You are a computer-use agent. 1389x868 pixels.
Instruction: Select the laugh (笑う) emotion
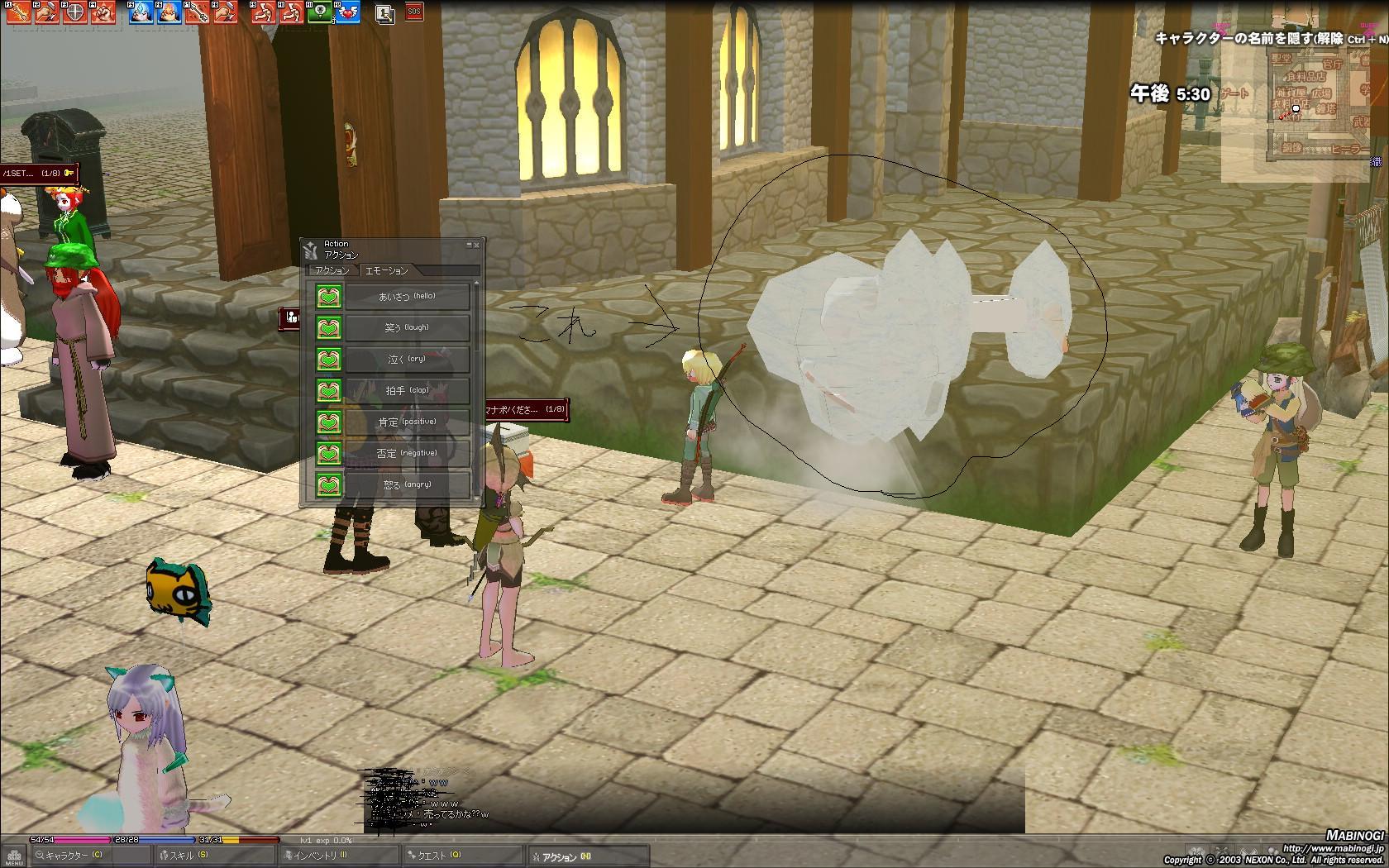407,327
